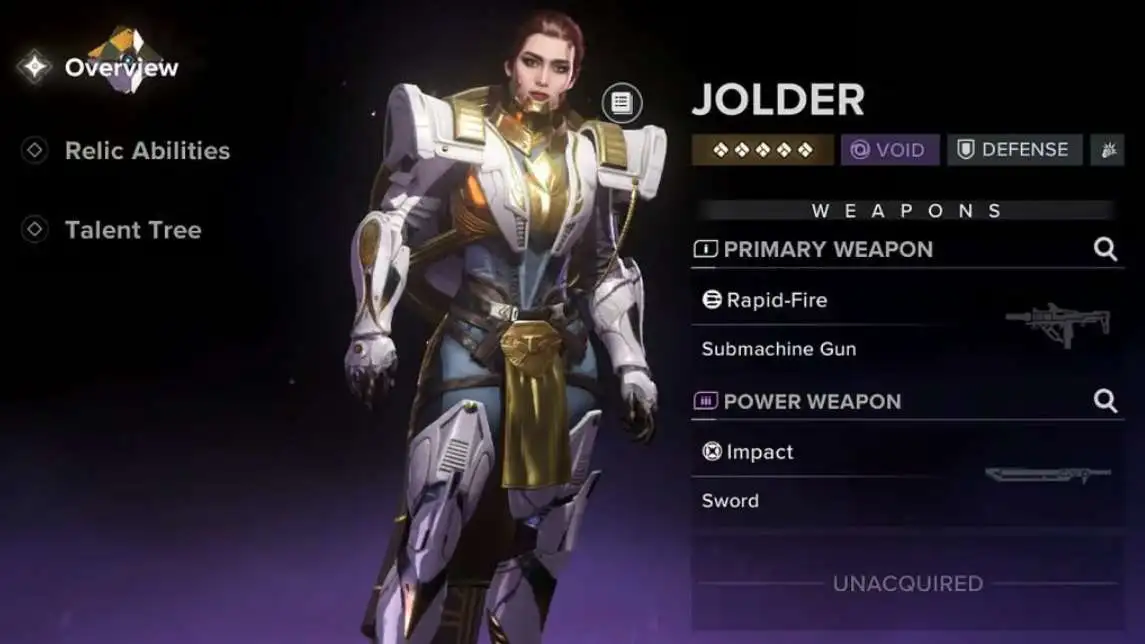
Task: Click the Defense role tag
Action: click(x=1014, y=150)
